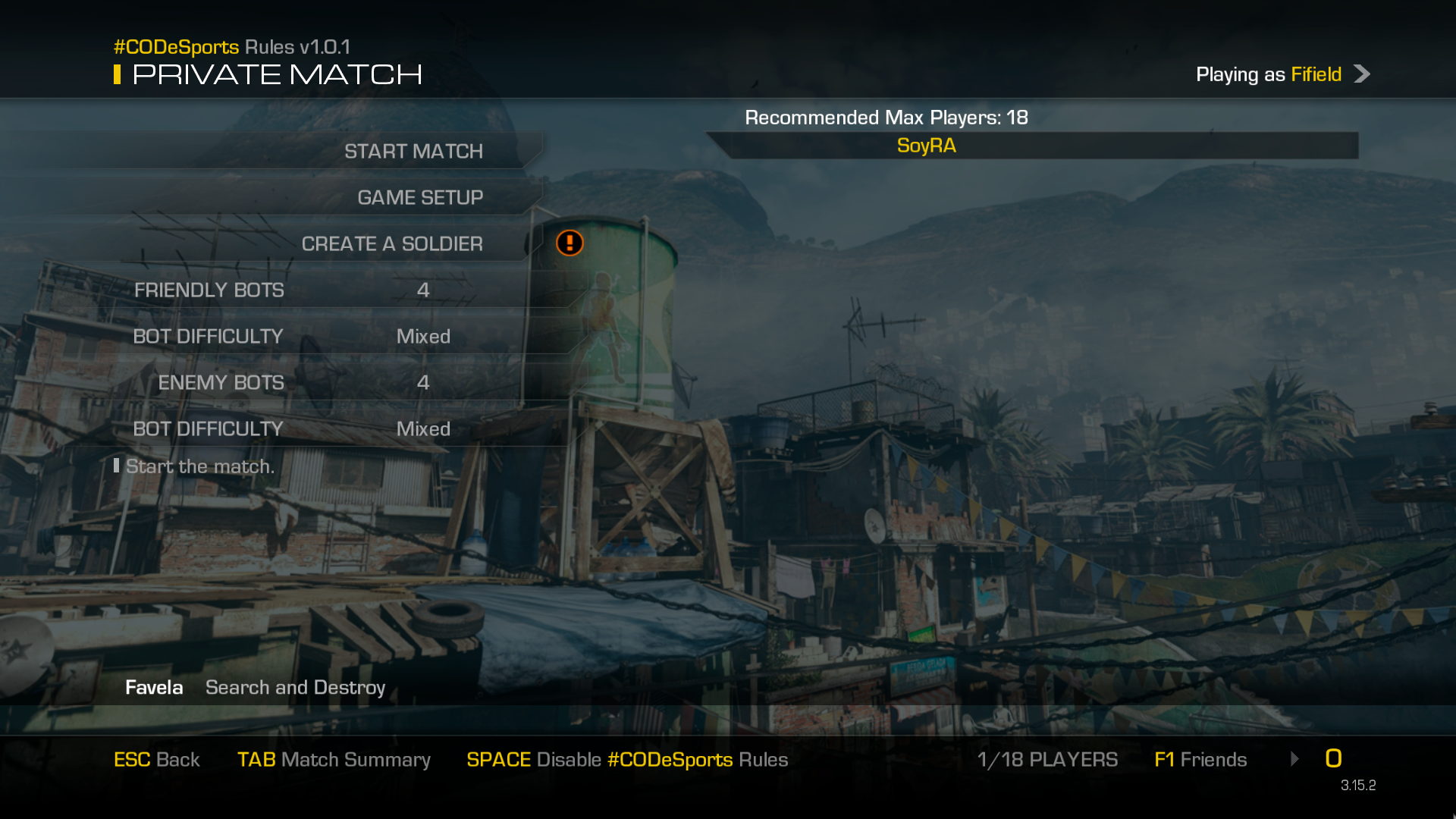Open the Game Setup menu
The height and width of the screenshot is (819, 1456).
[419, 197]
